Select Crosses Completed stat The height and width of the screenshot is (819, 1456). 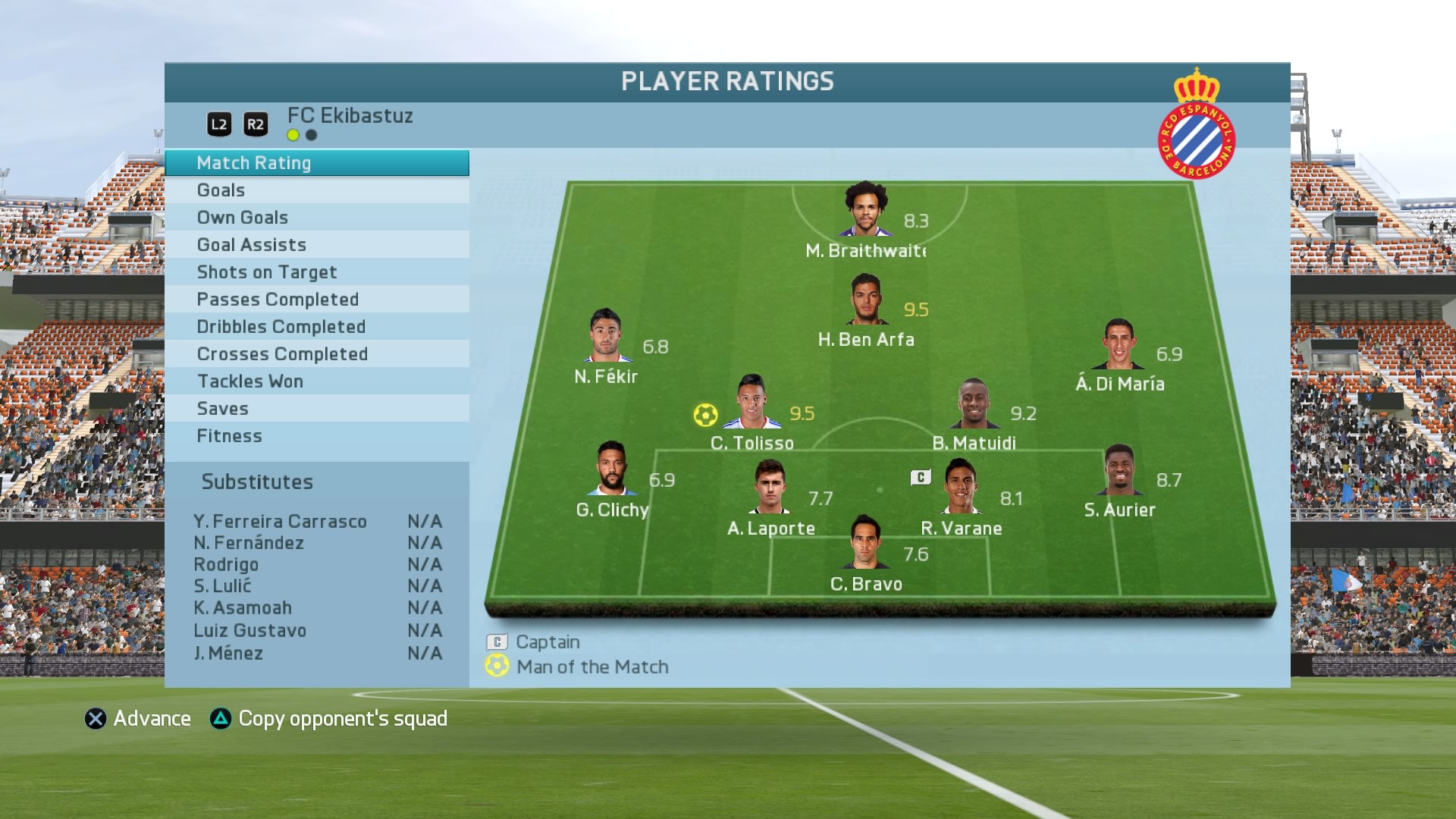point(316,354)
